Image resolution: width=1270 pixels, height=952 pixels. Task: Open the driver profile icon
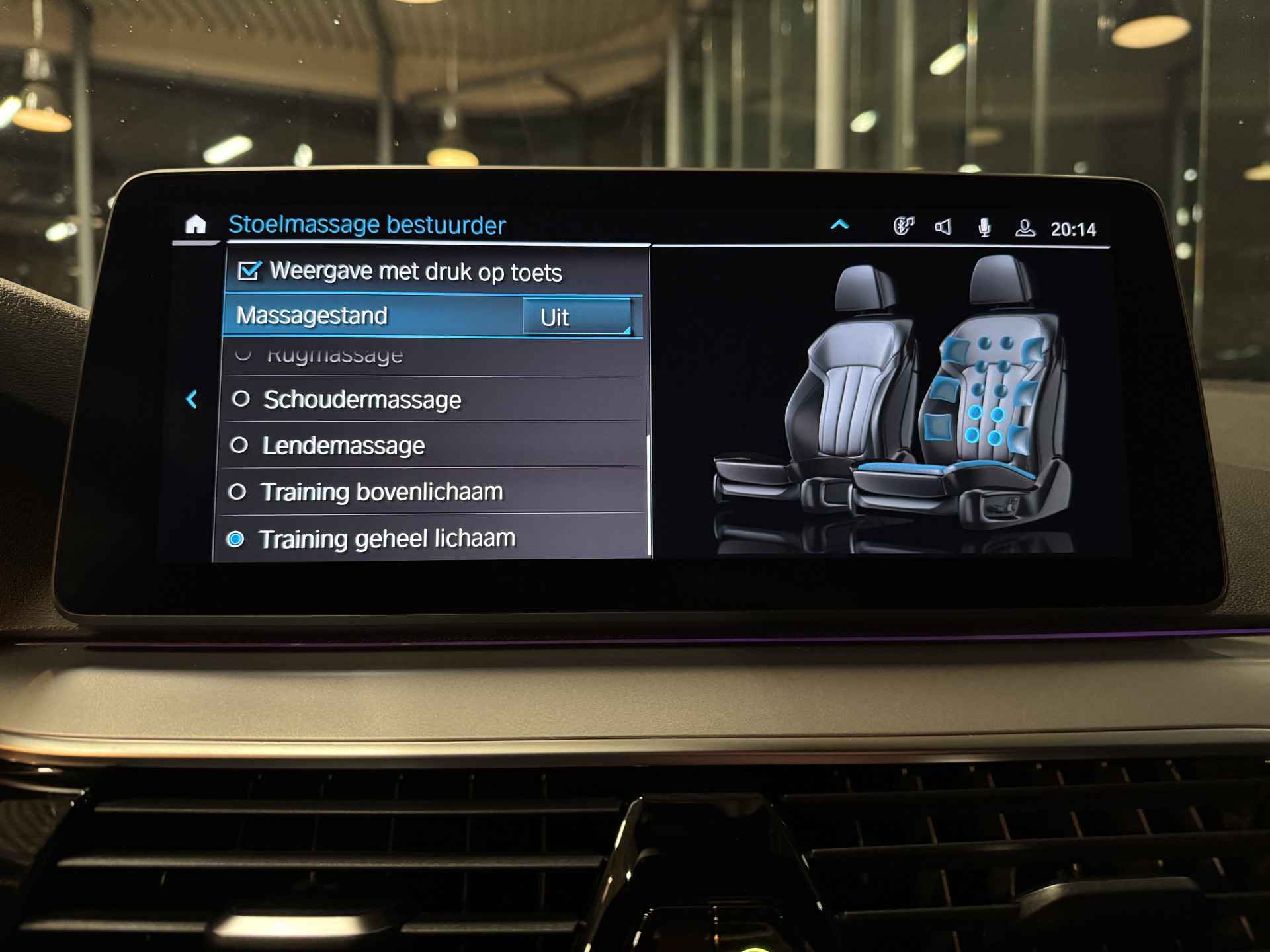pos(1025,229)
